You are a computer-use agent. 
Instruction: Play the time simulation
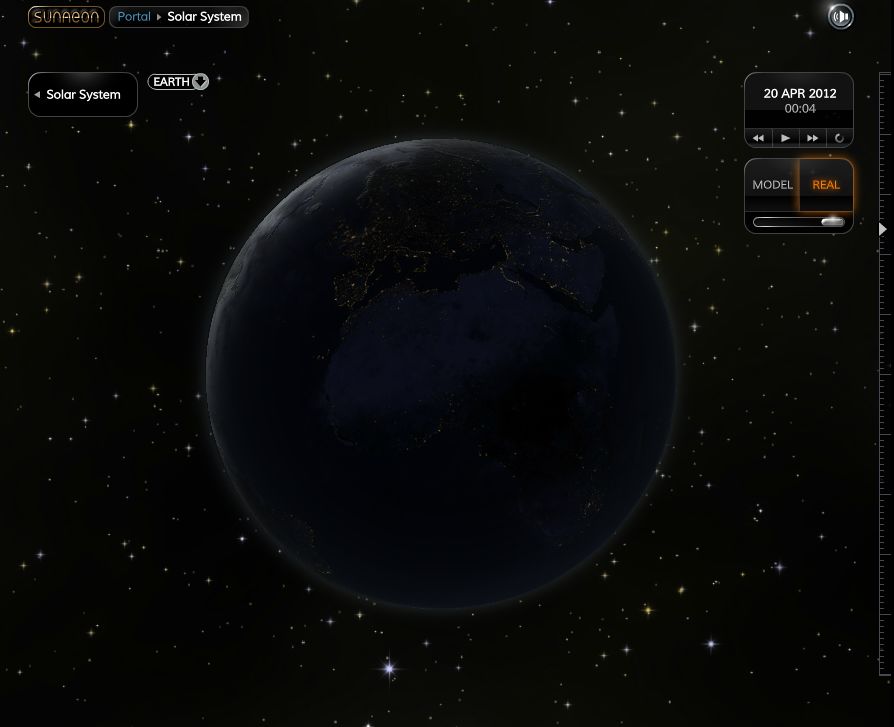point(786,138)
